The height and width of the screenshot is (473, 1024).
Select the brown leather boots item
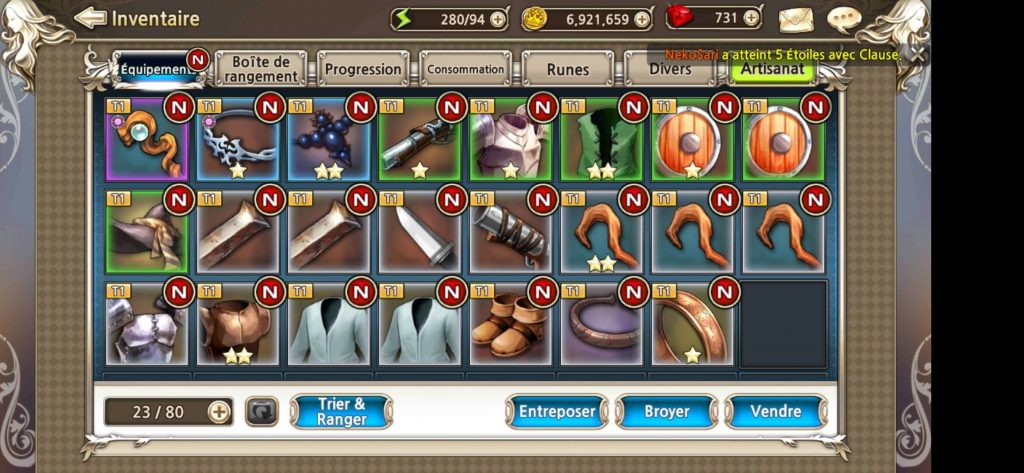point(510,326)
